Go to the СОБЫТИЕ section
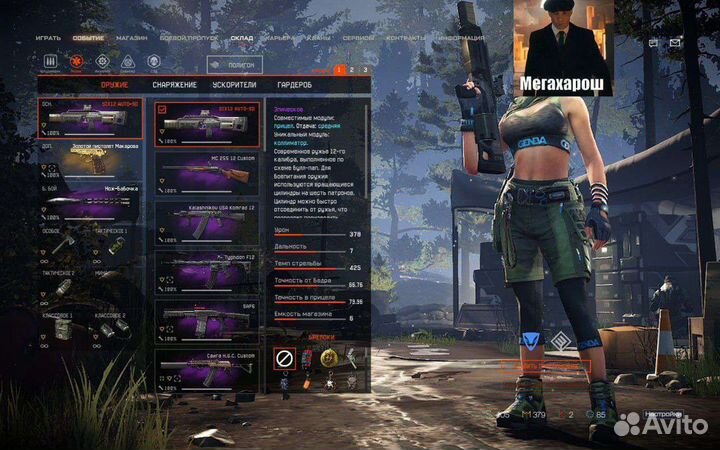This screenshot has height=450, width=720. tap(89, 38)
